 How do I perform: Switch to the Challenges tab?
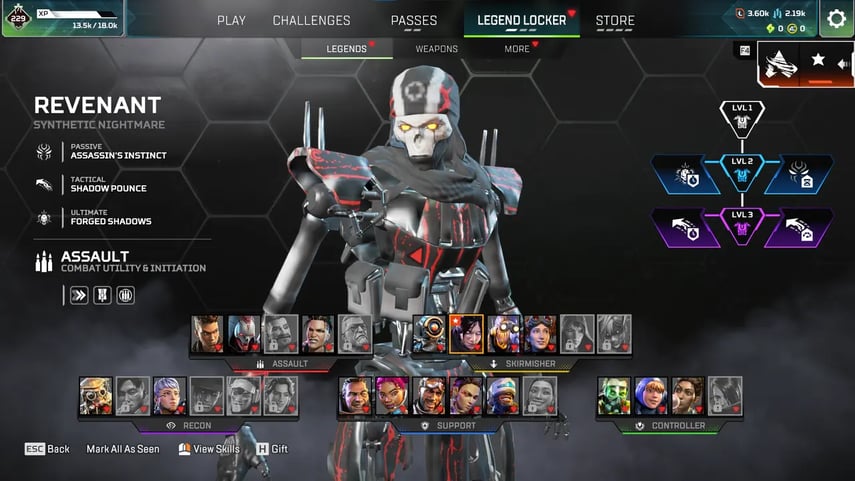point(311,20)
